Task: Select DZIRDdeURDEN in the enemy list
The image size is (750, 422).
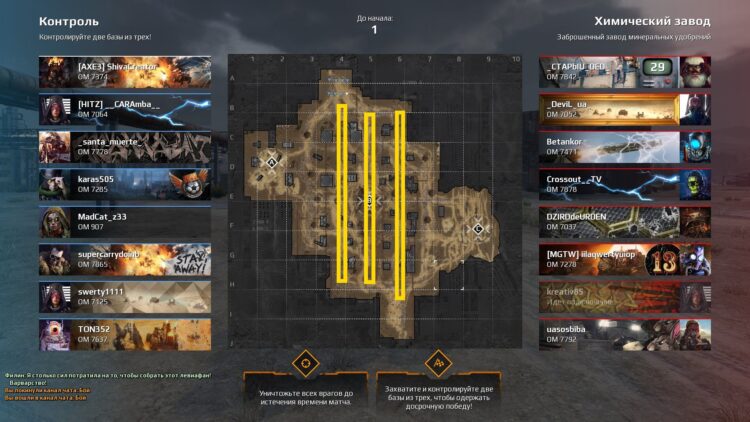Action: (x=624, y=221)
